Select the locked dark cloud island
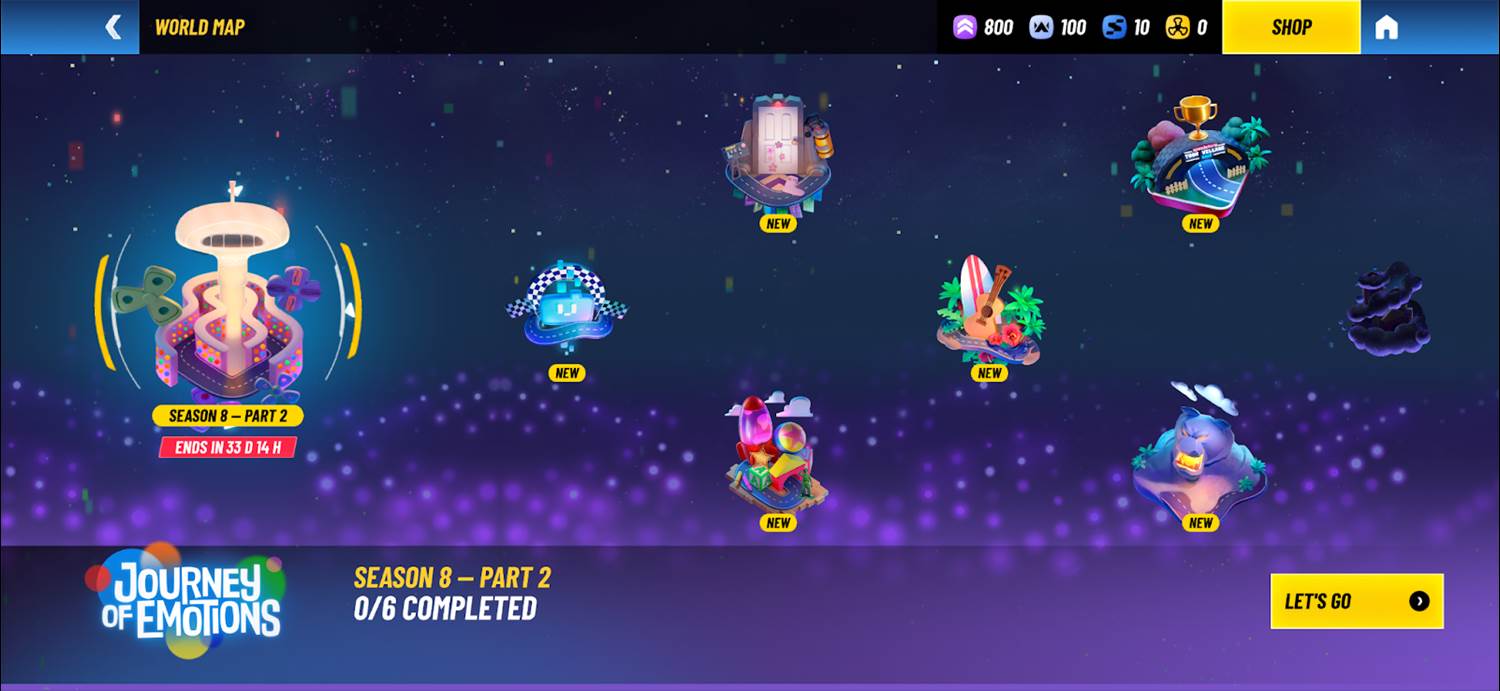This screenshot has height=691, width=1500. coord(1388,308)
